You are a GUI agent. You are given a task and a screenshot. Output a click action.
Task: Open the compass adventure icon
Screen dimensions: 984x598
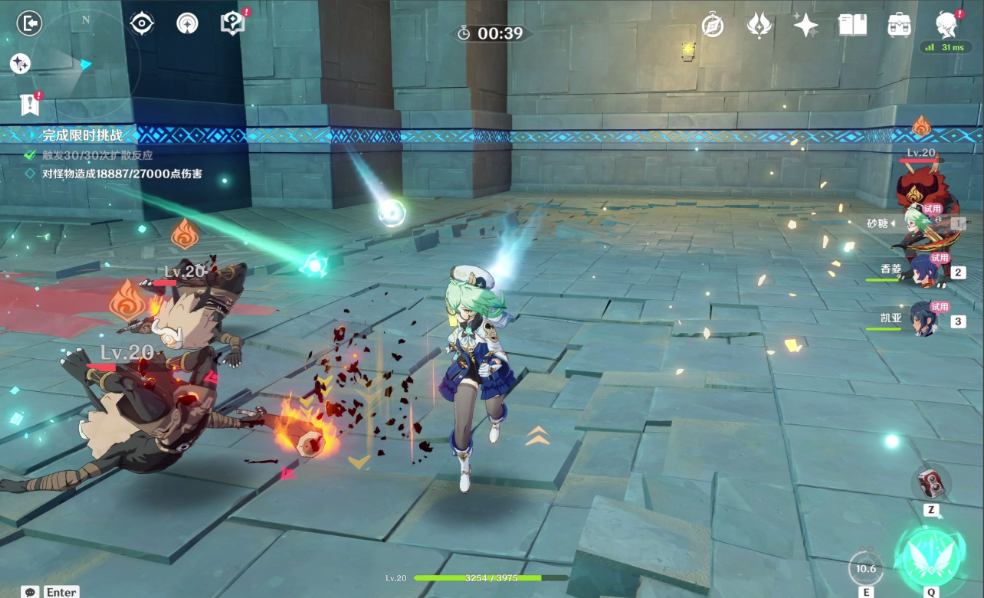click(x=712, y=25)
